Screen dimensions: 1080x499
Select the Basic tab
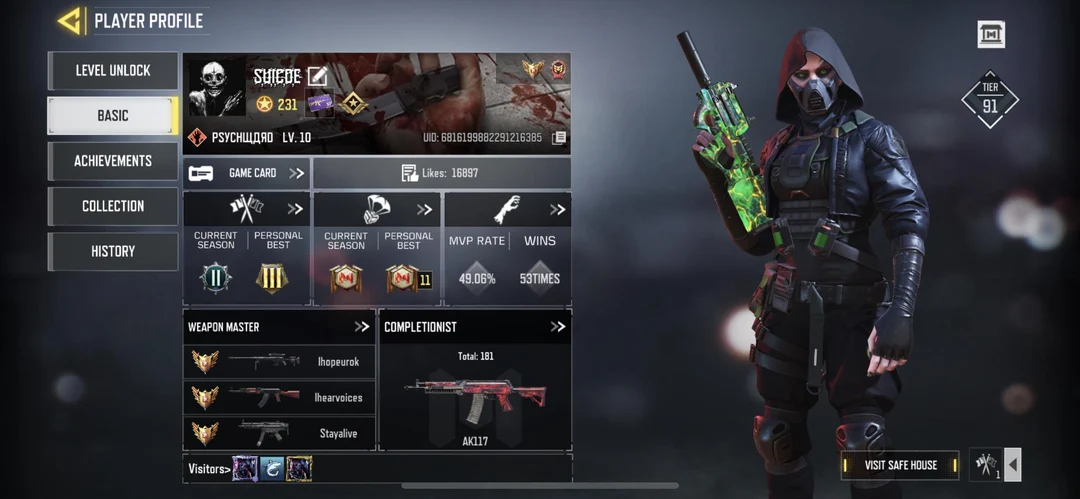[113, 116]
